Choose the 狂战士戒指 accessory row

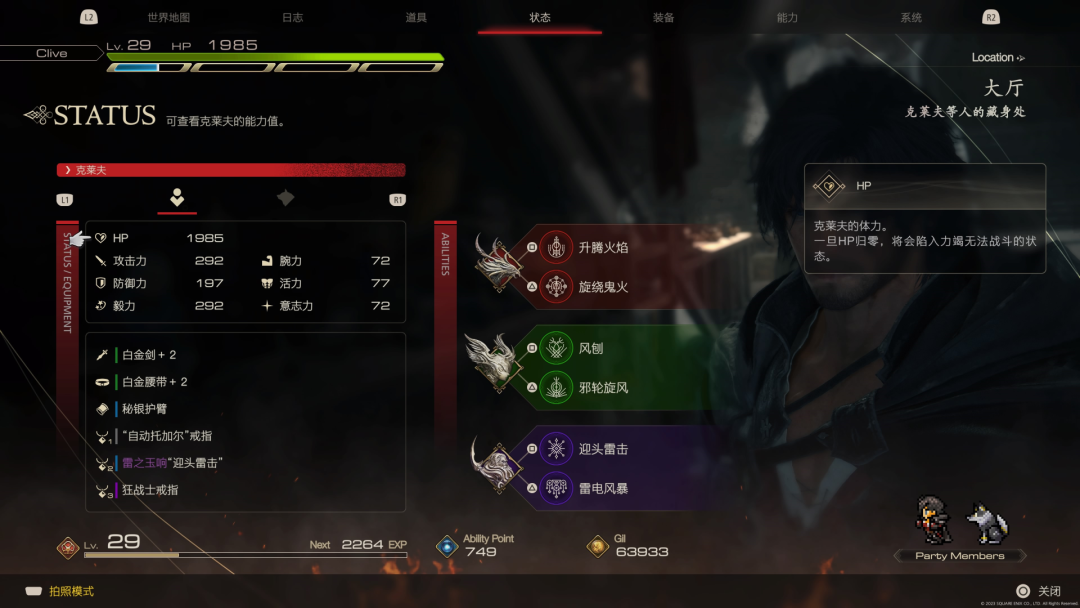coord(150,490)
